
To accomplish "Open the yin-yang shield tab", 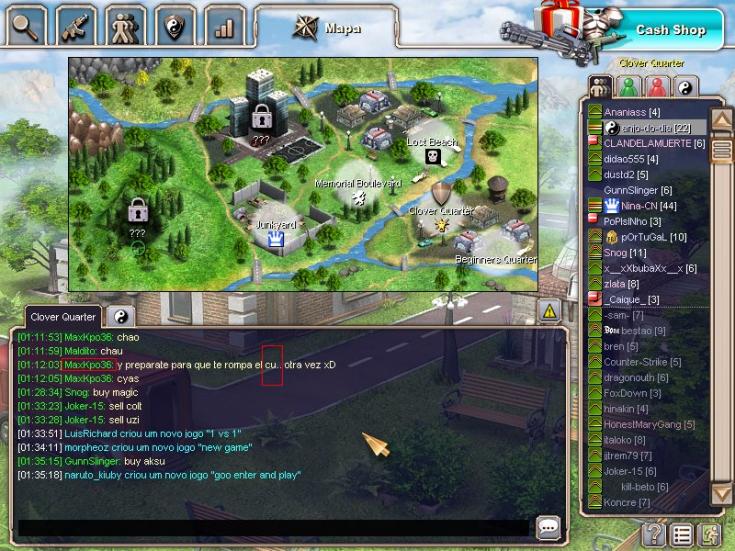I will point(177,27).
